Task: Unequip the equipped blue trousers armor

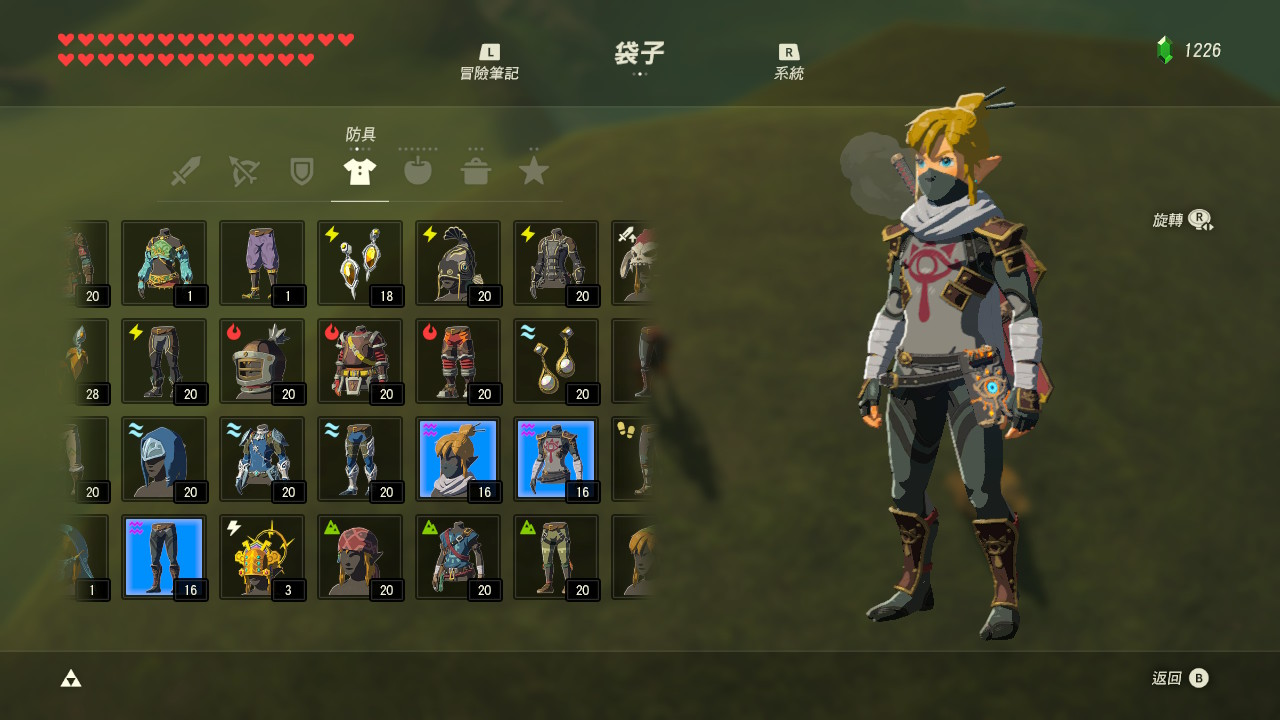Action: (163, 556)
